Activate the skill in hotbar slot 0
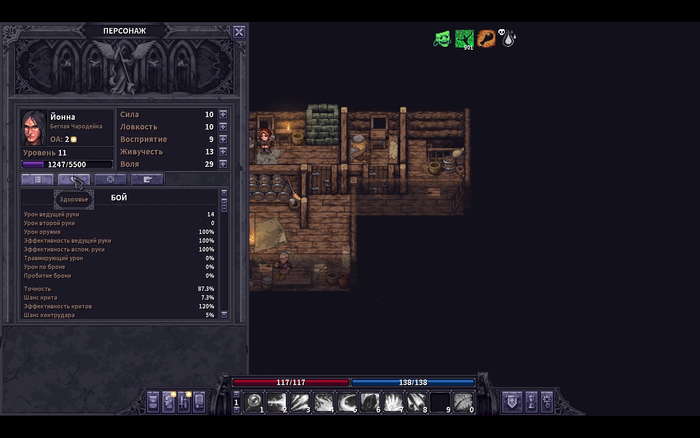This screenshot has width=700, height=438. click(463, 402)
